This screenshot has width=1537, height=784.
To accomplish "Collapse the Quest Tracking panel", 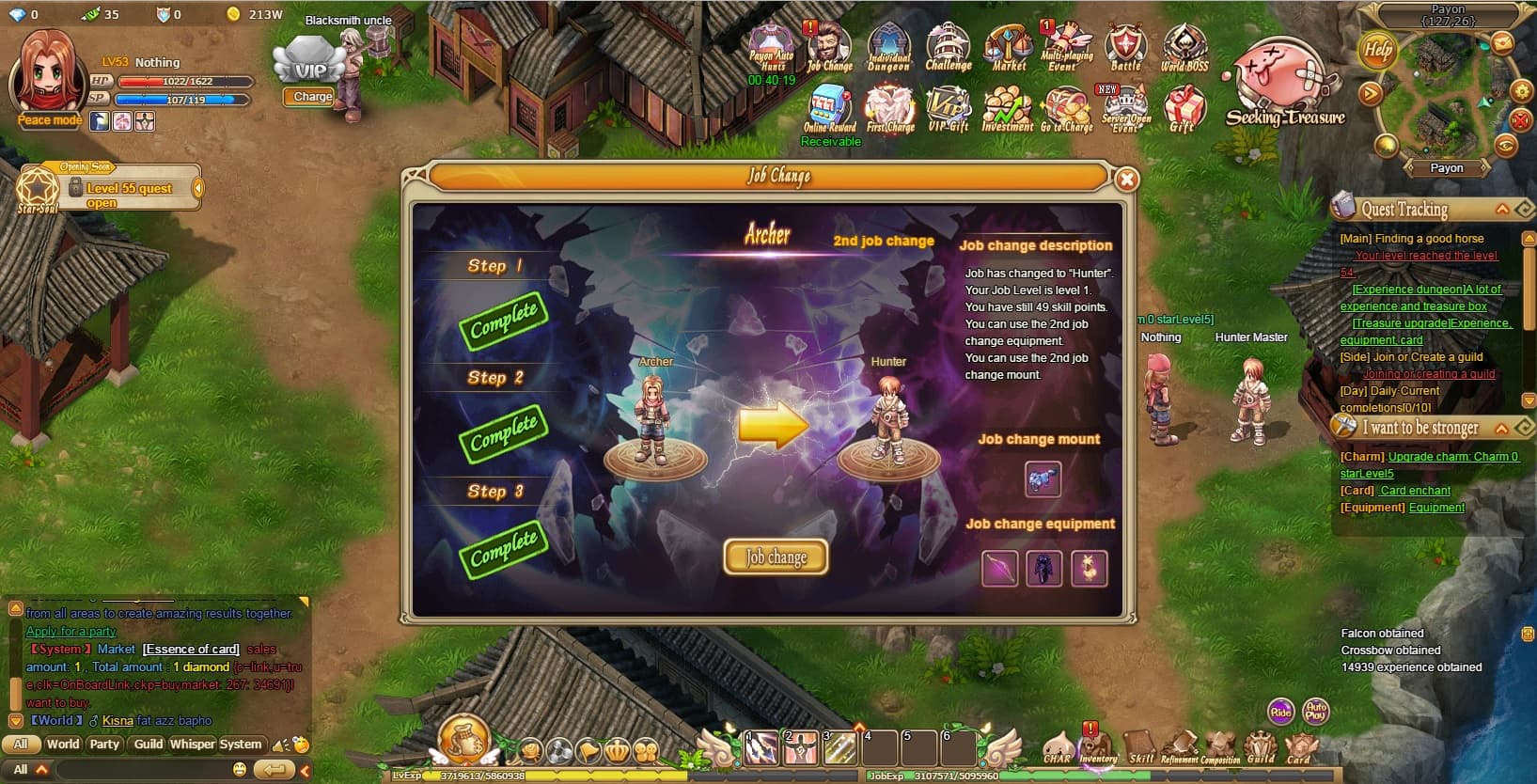I will tap(1503, 208).
